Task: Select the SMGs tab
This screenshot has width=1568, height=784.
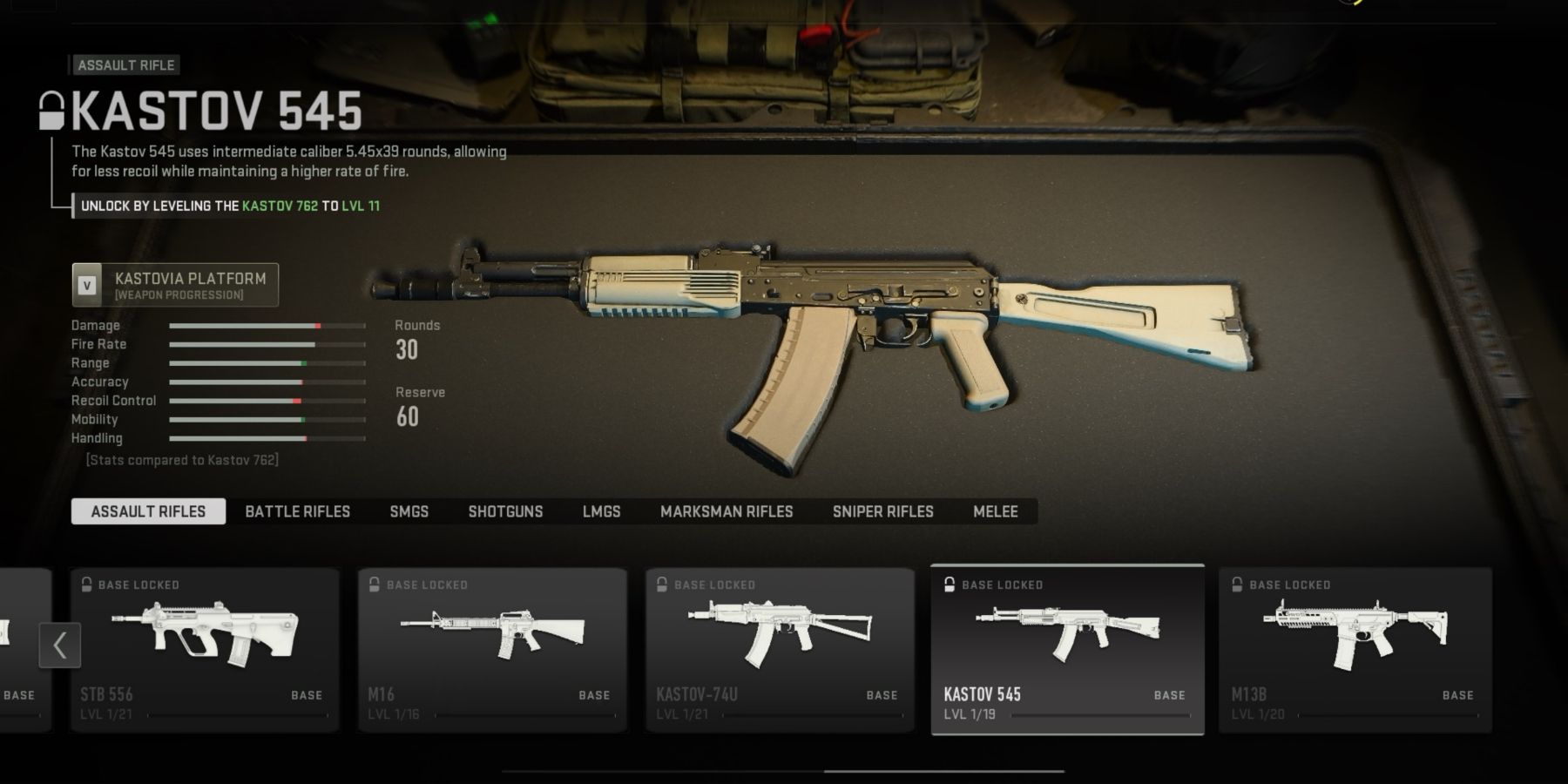Action: coord(409,511)
